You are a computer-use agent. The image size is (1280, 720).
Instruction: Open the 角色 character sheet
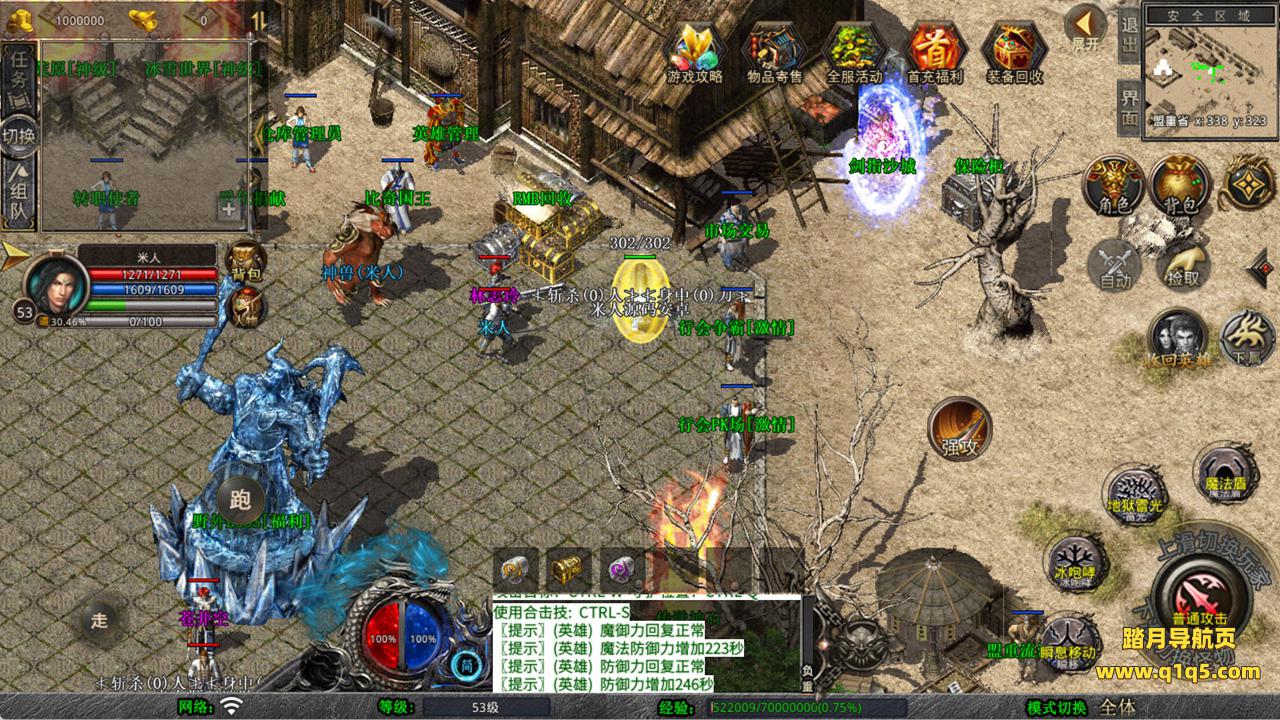(1114, 185)
